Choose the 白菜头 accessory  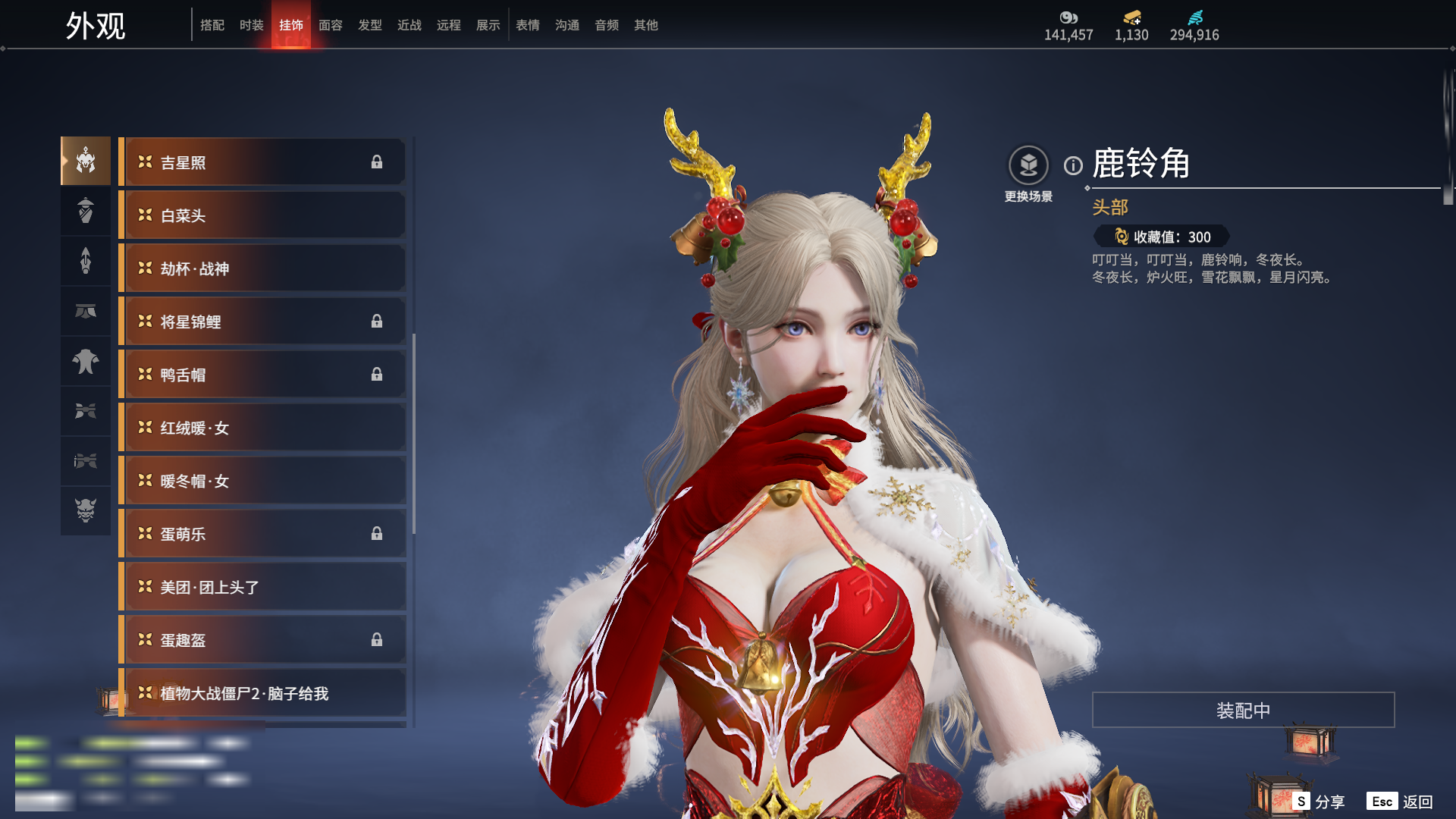[262, 215]
